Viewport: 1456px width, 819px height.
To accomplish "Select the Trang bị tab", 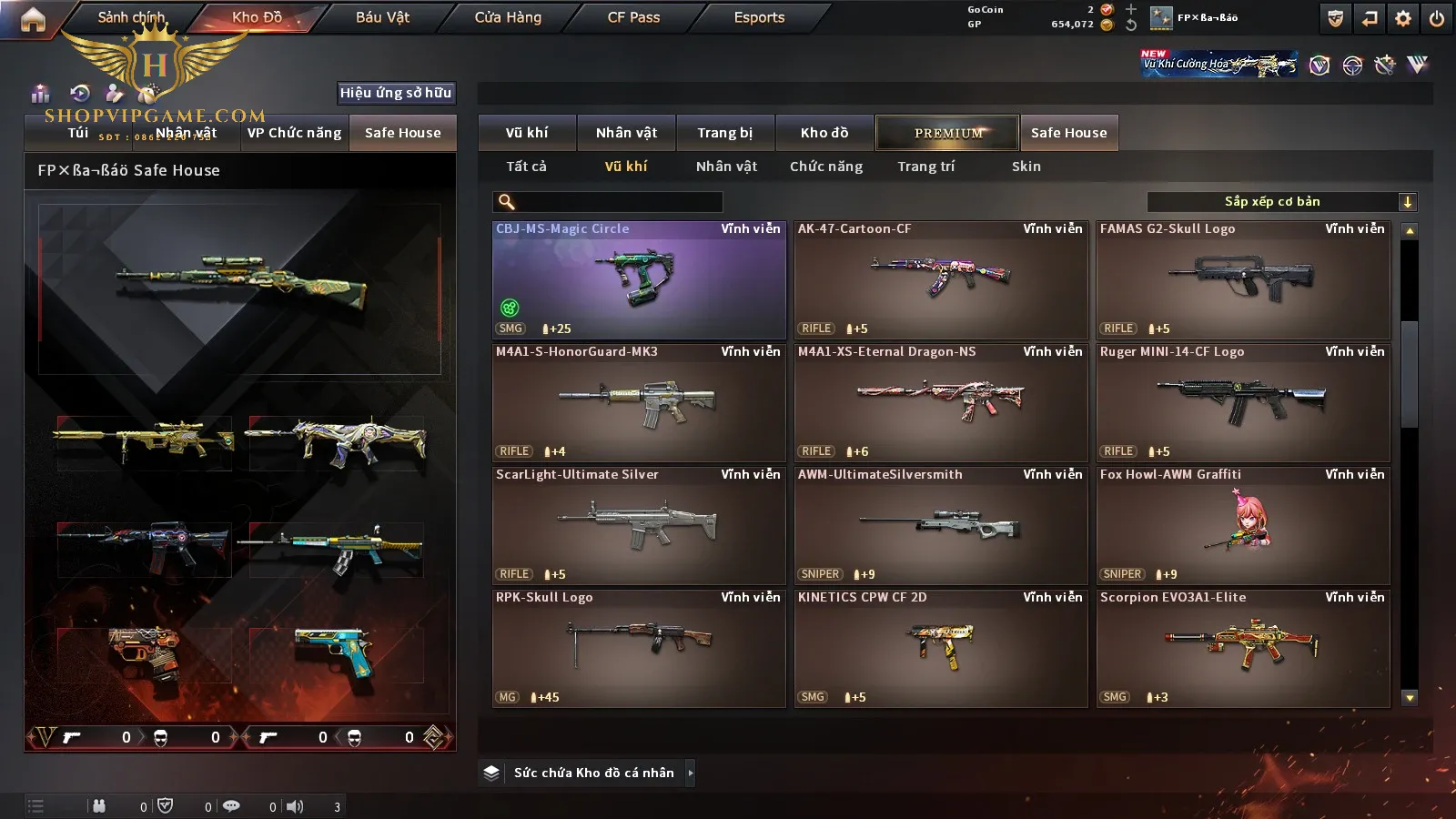I will (724, 133).
